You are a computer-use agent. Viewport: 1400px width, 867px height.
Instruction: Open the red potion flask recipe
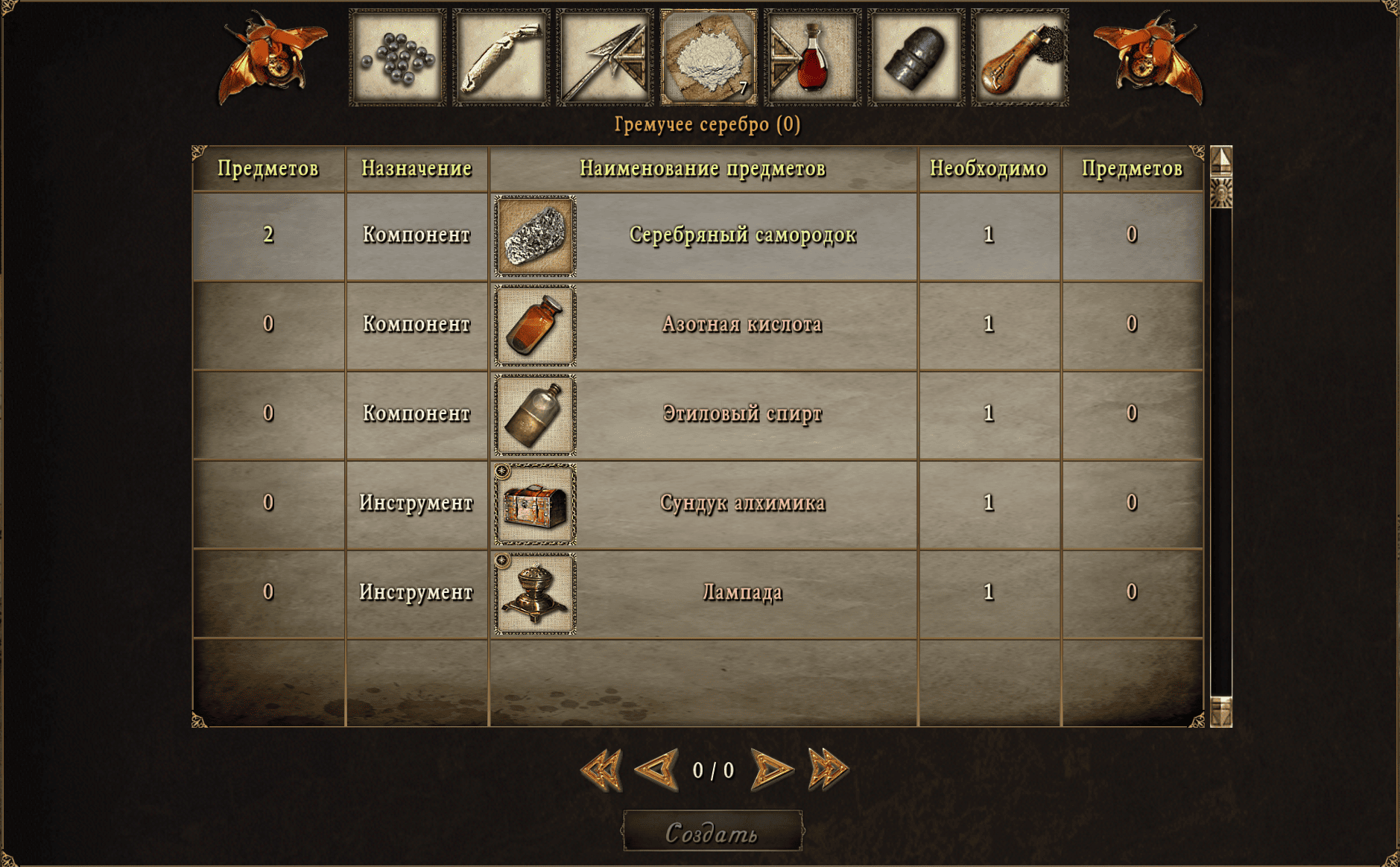812,57
